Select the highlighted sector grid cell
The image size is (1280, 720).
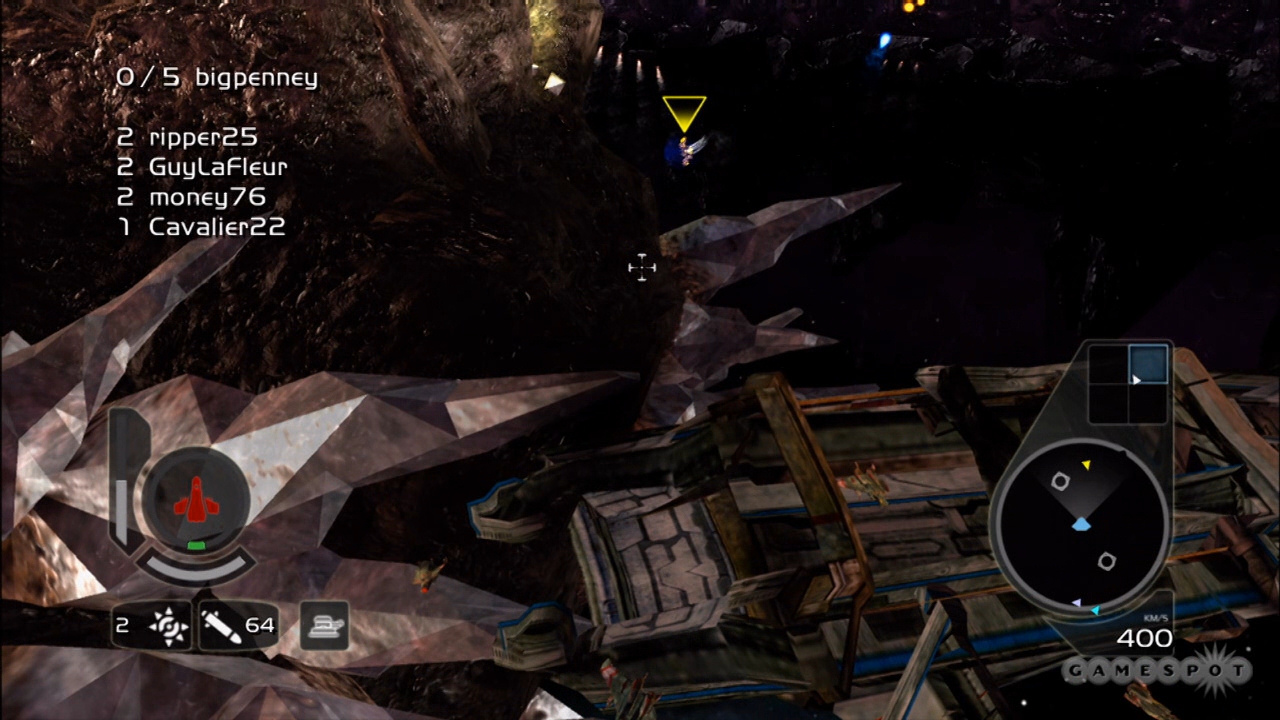click(1148, 363)
